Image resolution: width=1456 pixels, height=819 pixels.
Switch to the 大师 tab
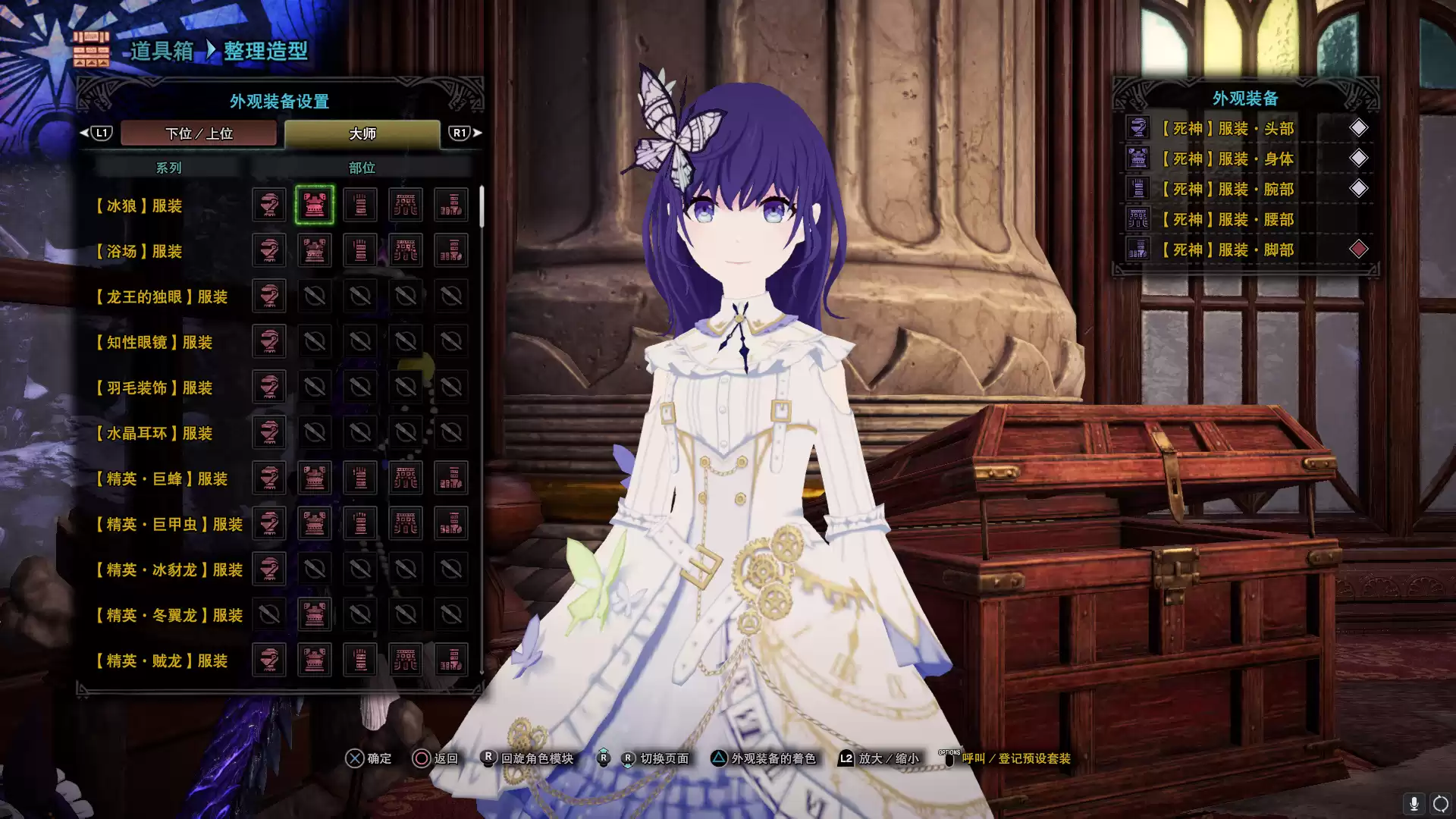click(364, 133)
